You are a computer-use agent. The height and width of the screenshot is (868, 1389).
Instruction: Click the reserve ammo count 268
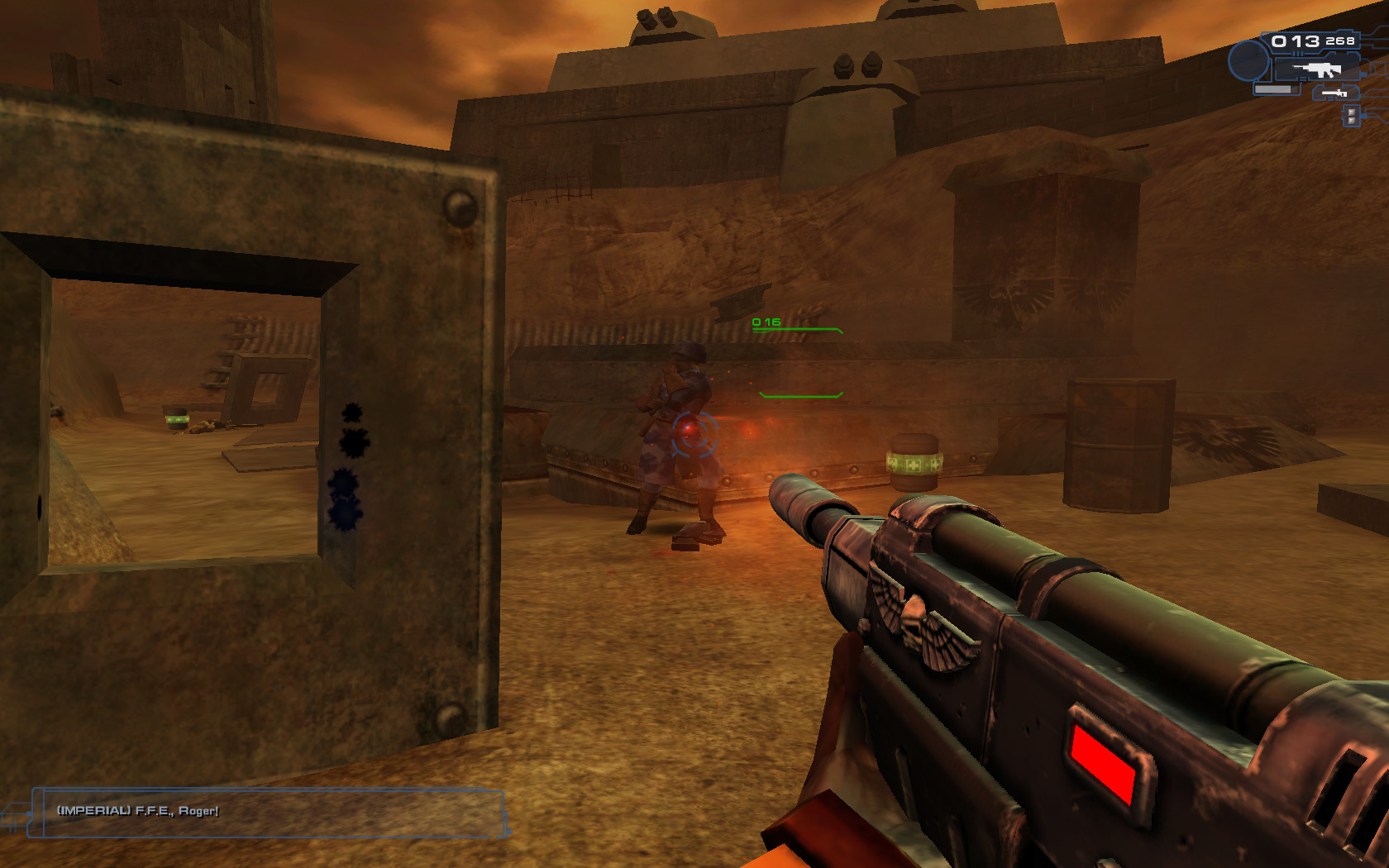1340,41
